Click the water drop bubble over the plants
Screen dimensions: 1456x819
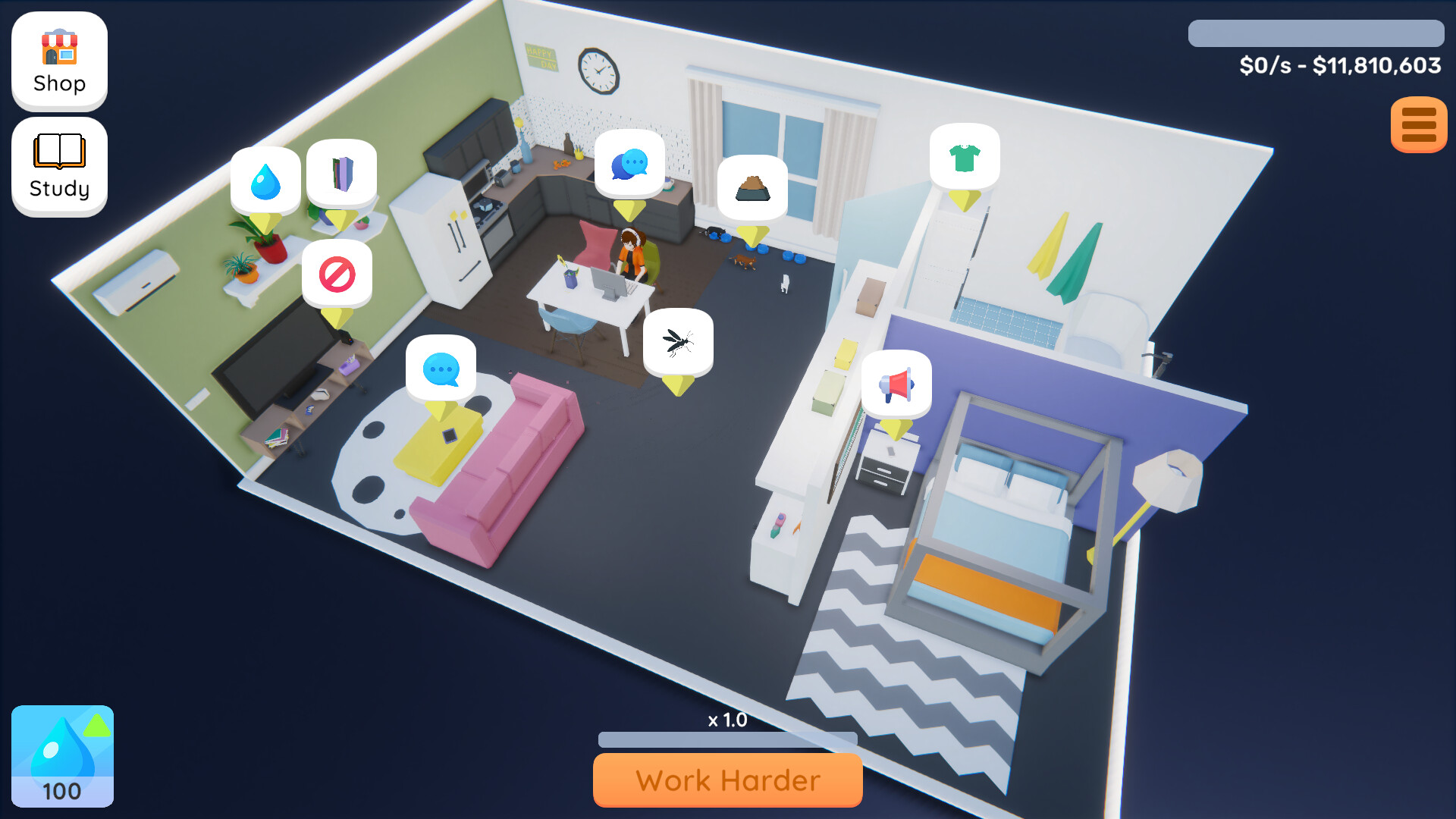point(265,180)
